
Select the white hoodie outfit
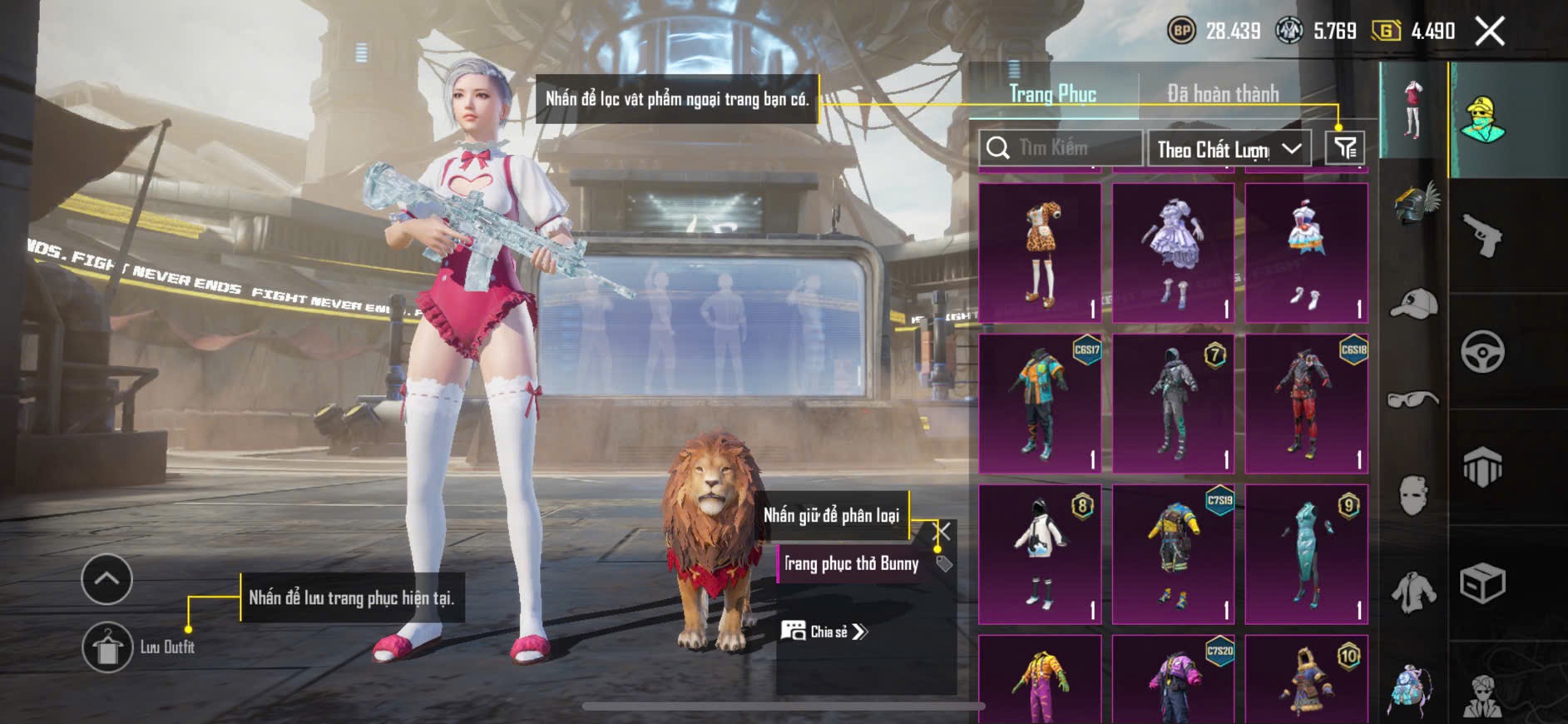click(1040, 554)
